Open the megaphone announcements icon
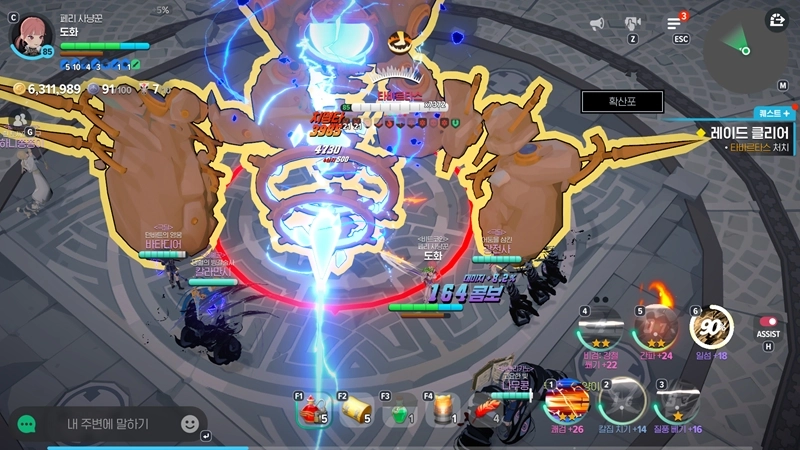 pyautogui.click(x=597, y=23)
